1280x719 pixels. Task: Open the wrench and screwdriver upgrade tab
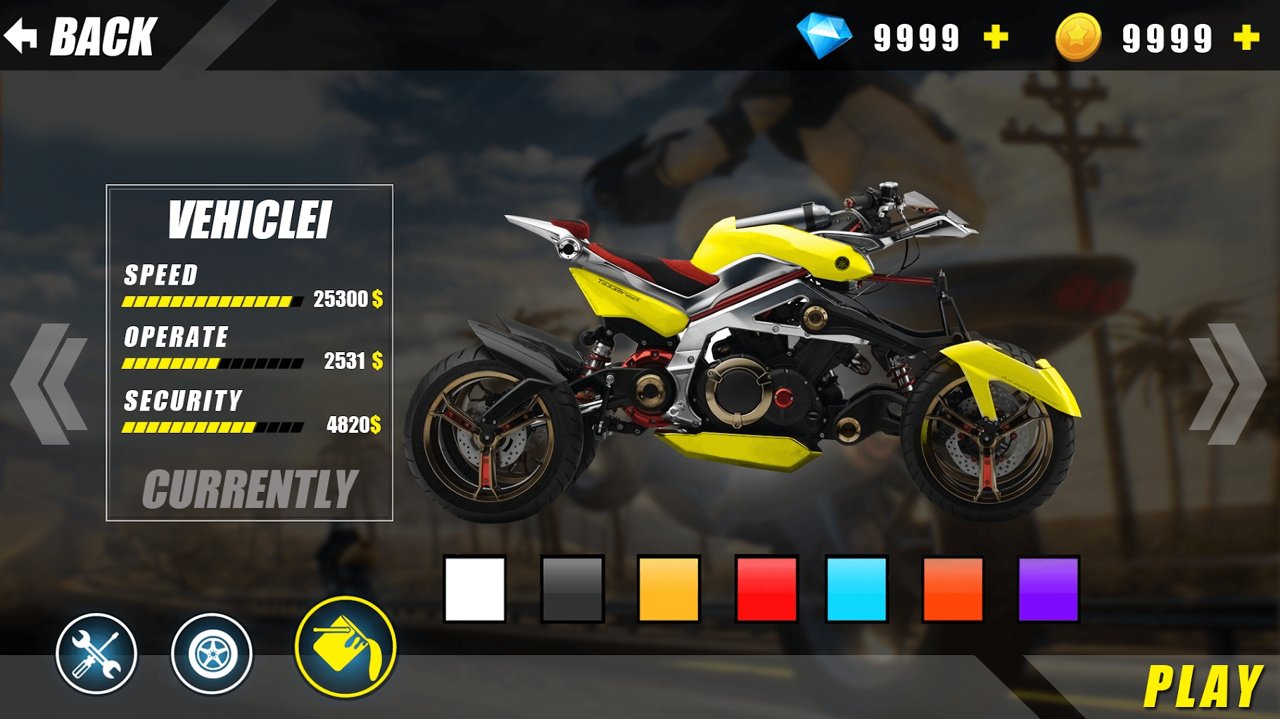(x=96, y=654)
